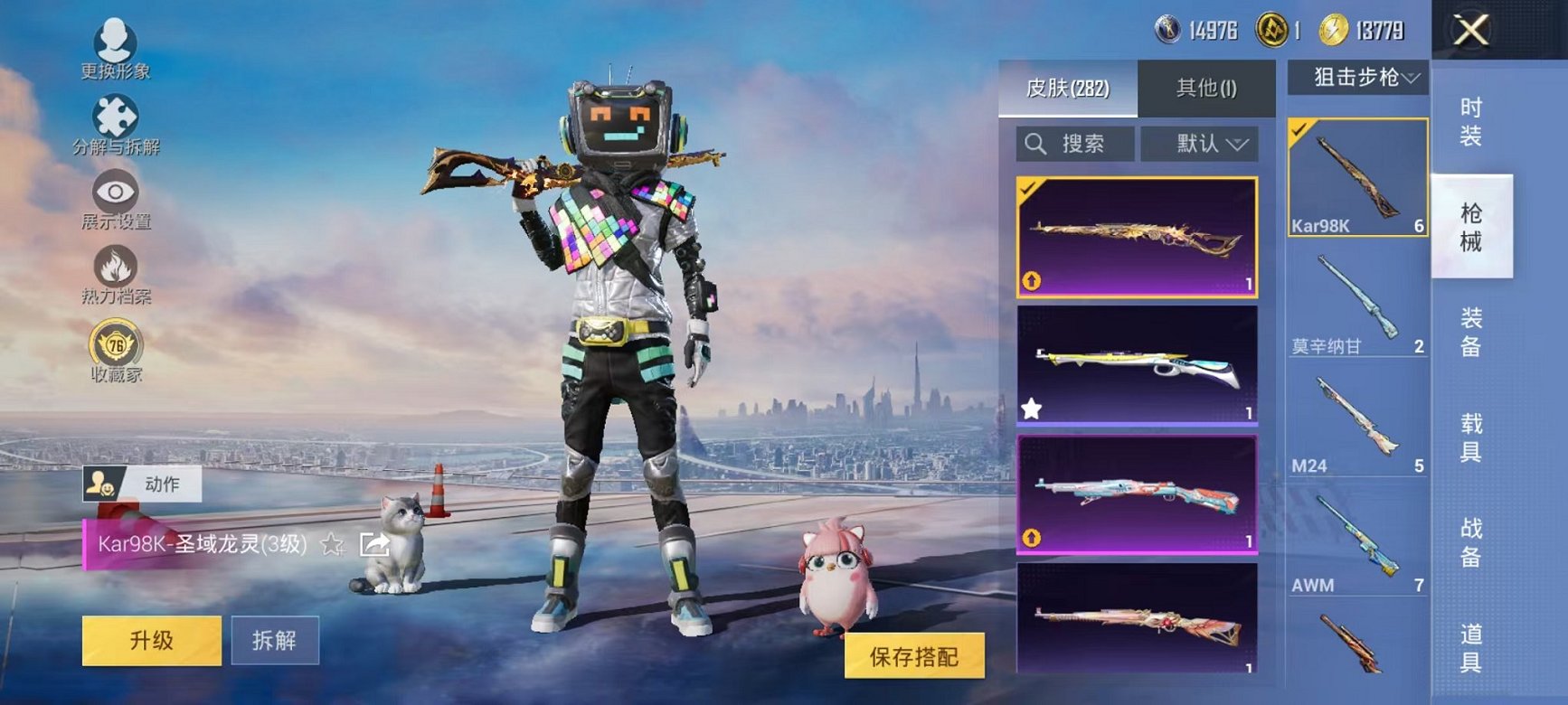1568x705 pixels.
Task: Switch to the 其他(1) tab
Action: coord(1208,88)
